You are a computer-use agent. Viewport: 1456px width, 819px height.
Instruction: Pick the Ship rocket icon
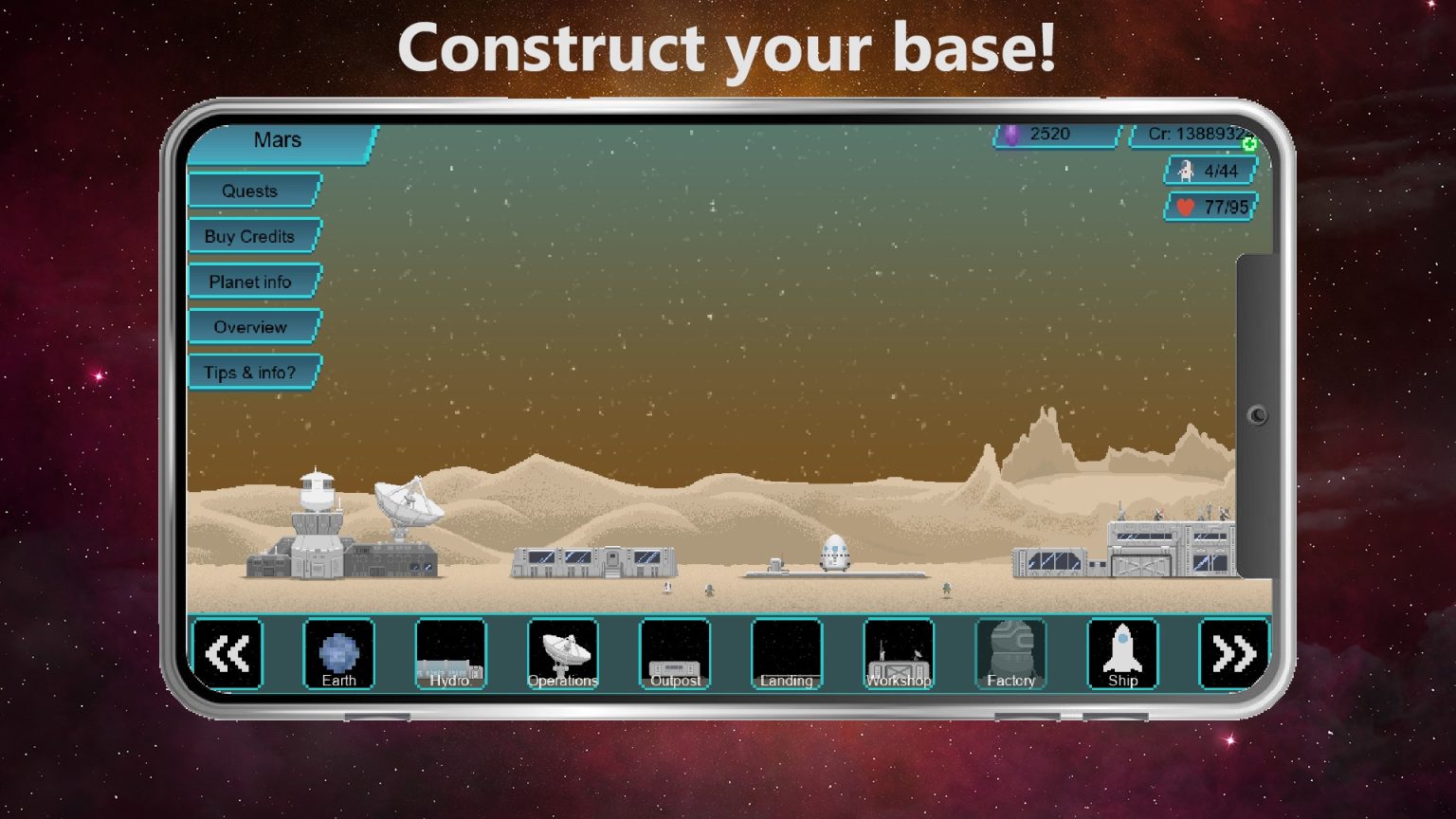click(1121, 652)
